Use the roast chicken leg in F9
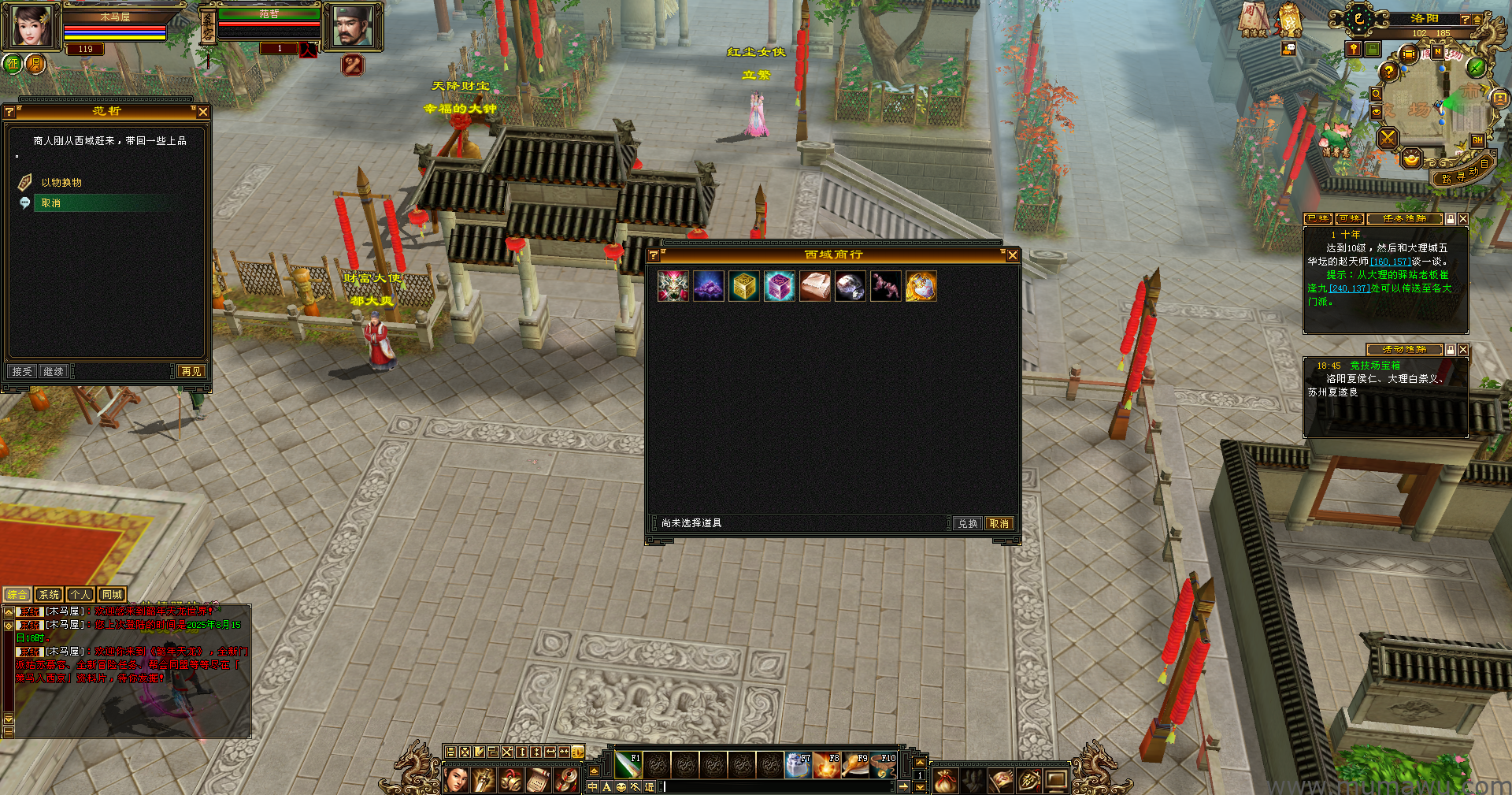1512x795 pixels. pos(854,764)
